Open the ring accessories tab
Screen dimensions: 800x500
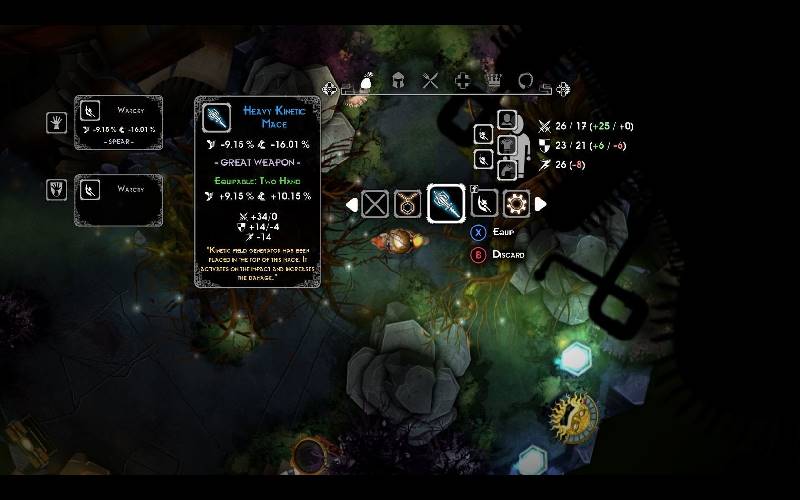click(526, 82)
